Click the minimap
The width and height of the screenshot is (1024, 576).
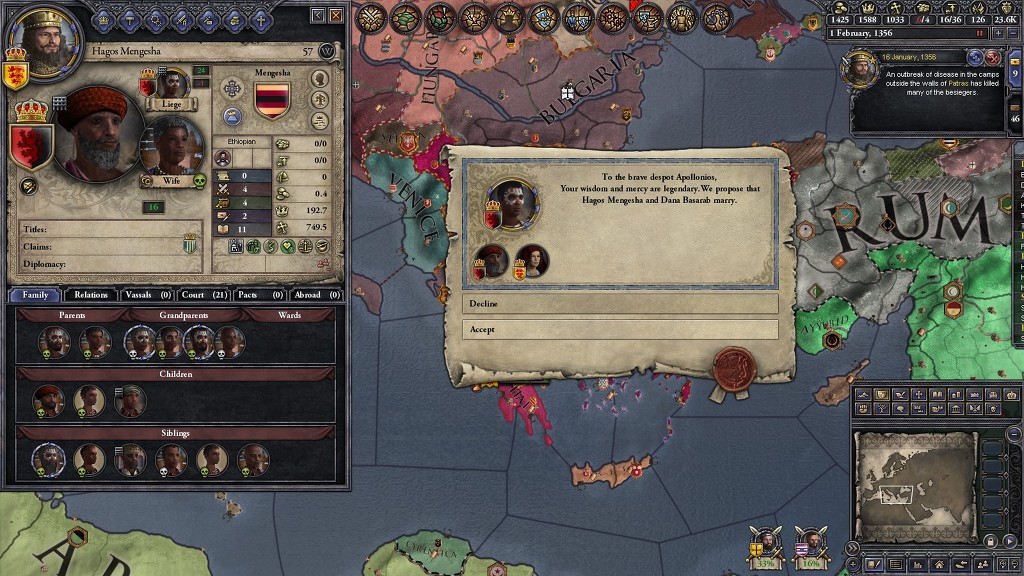[914, 486]
